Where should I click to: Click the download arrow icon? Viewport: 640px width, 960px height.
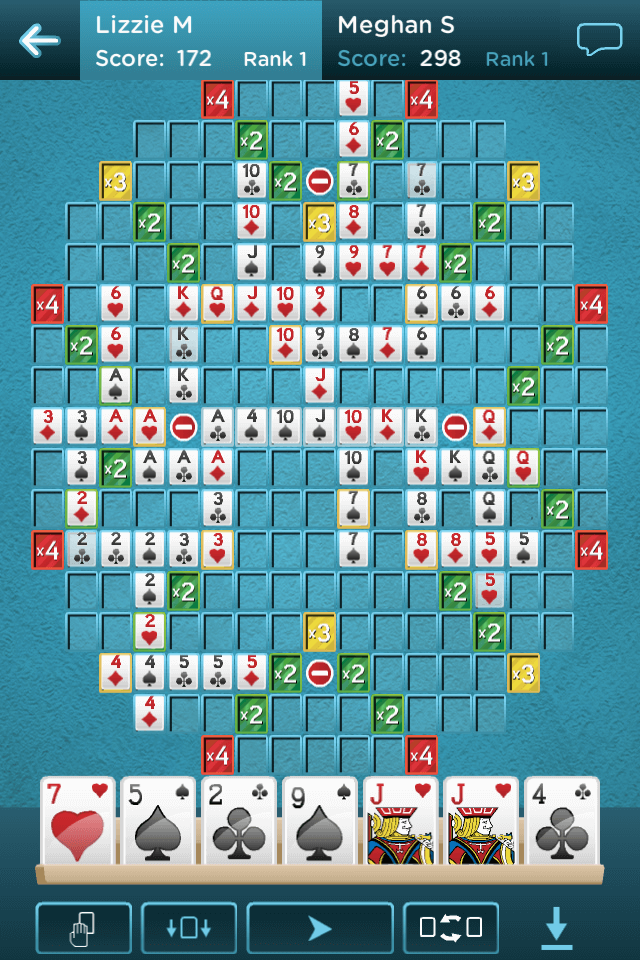pos(557,928)
